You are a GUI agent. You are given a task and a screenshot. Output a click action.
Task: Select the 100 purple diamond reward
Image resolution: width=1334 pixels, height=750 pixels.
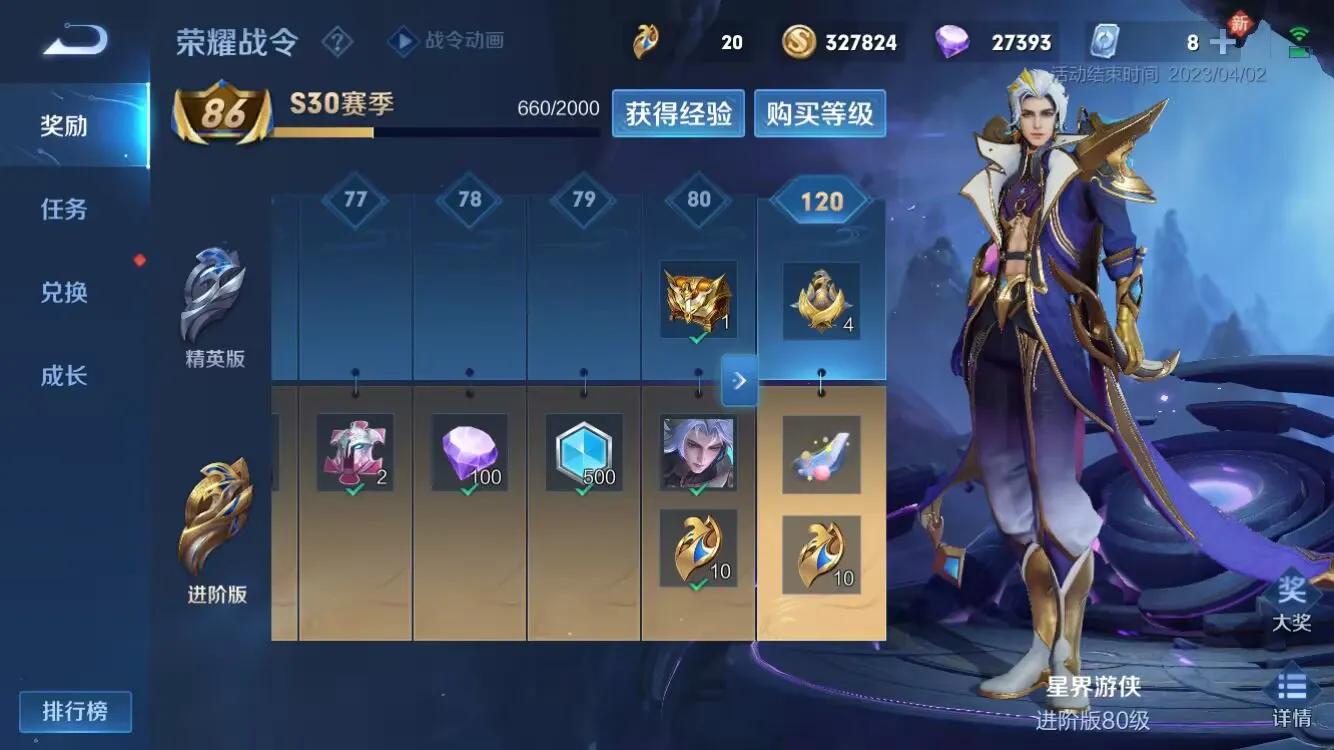(x=470, y=453)
